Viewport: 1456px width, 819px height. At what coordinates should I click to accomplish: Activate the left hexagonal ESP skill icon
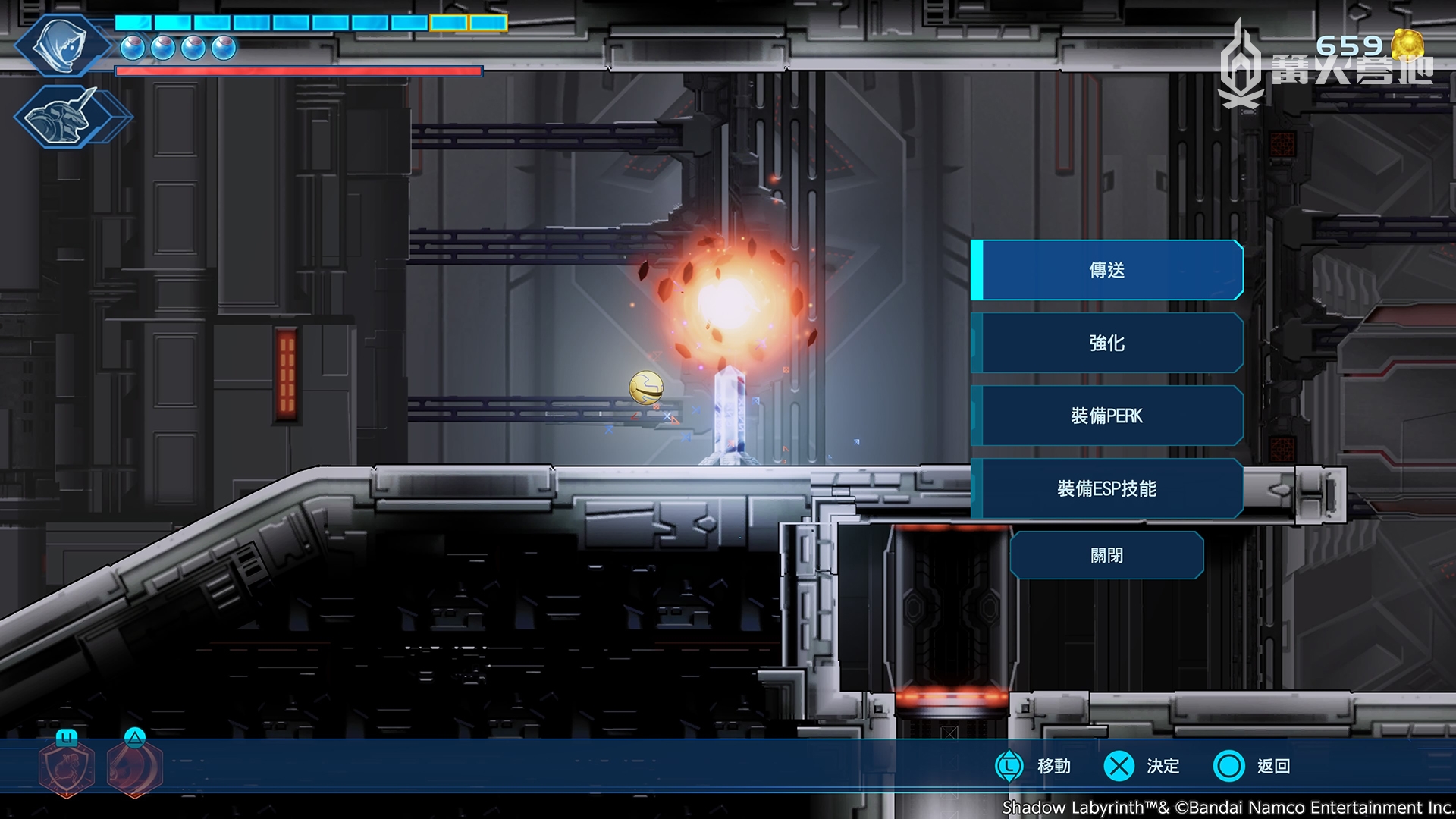(67, 767)
